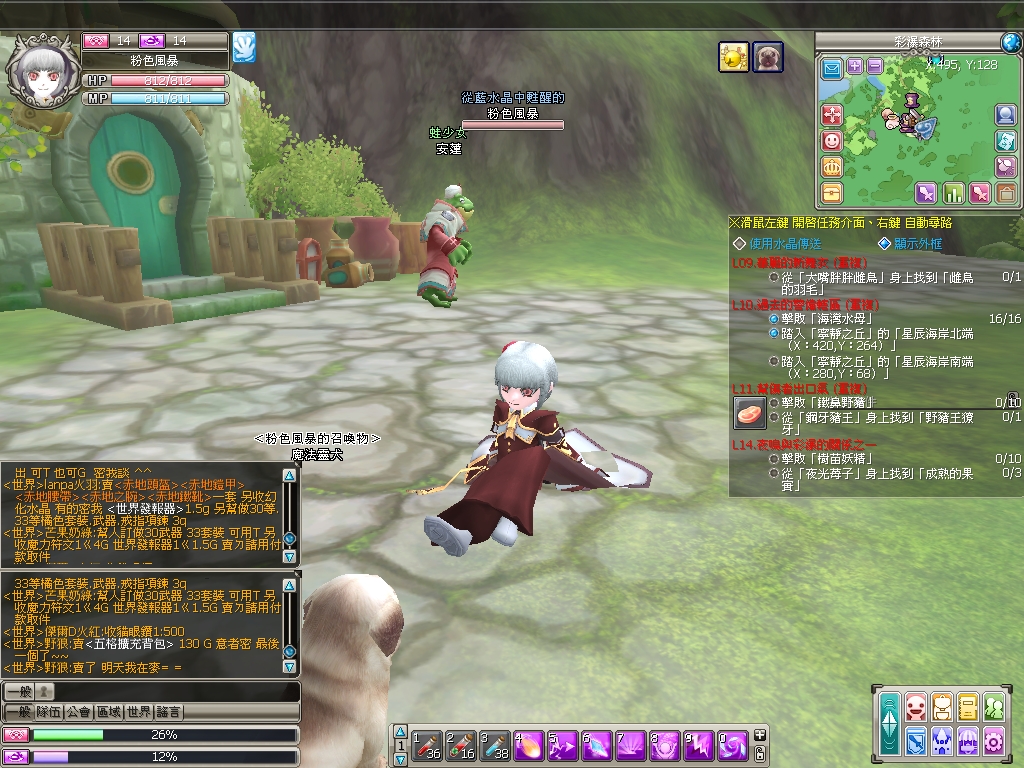Screen dimensions: 1024x768
Task: Click the treasure chest icon on the minimap panel
Action: point(831,192)
